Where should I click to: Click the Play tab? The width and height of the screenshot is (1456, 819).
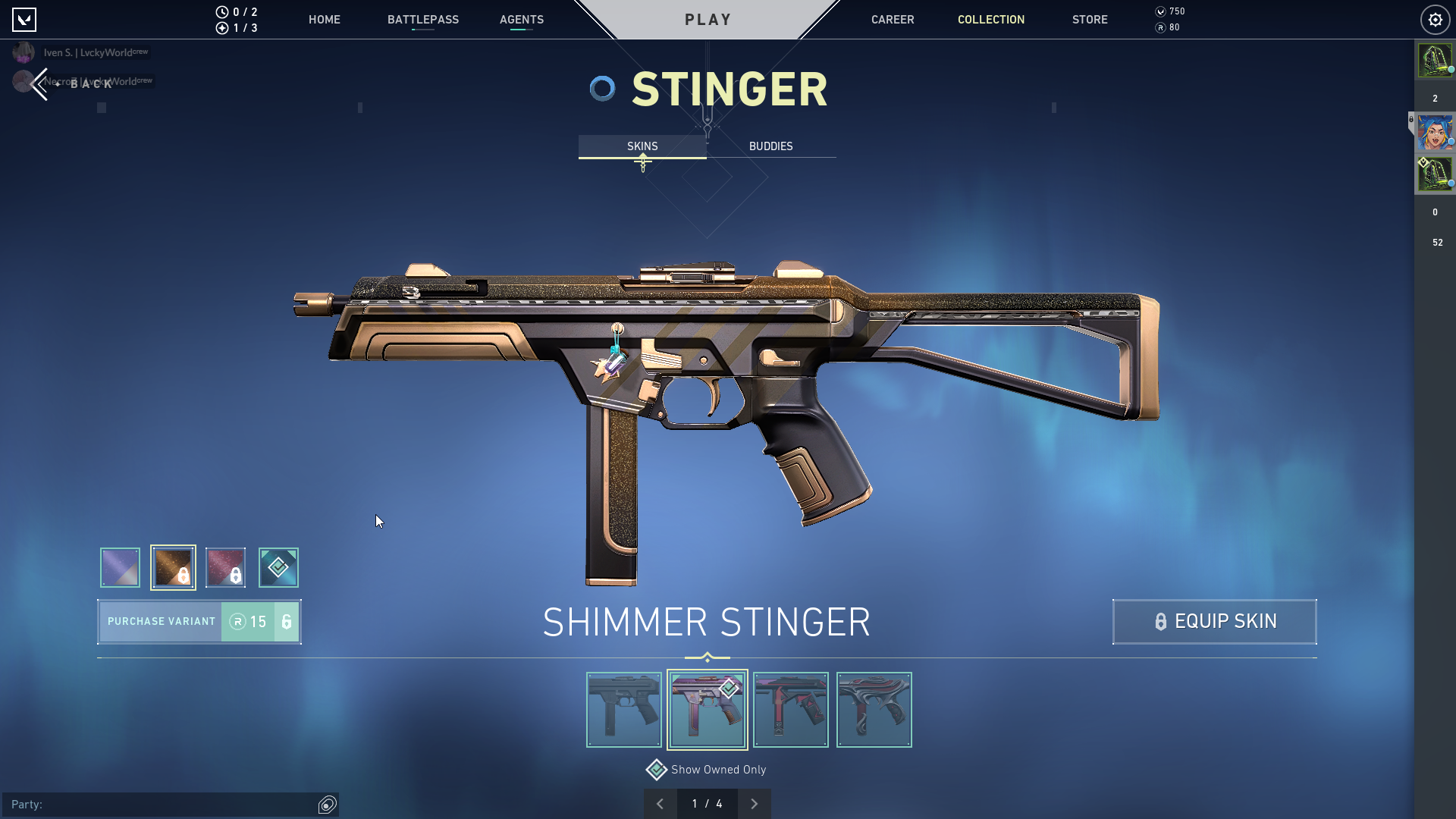point(708,20)
